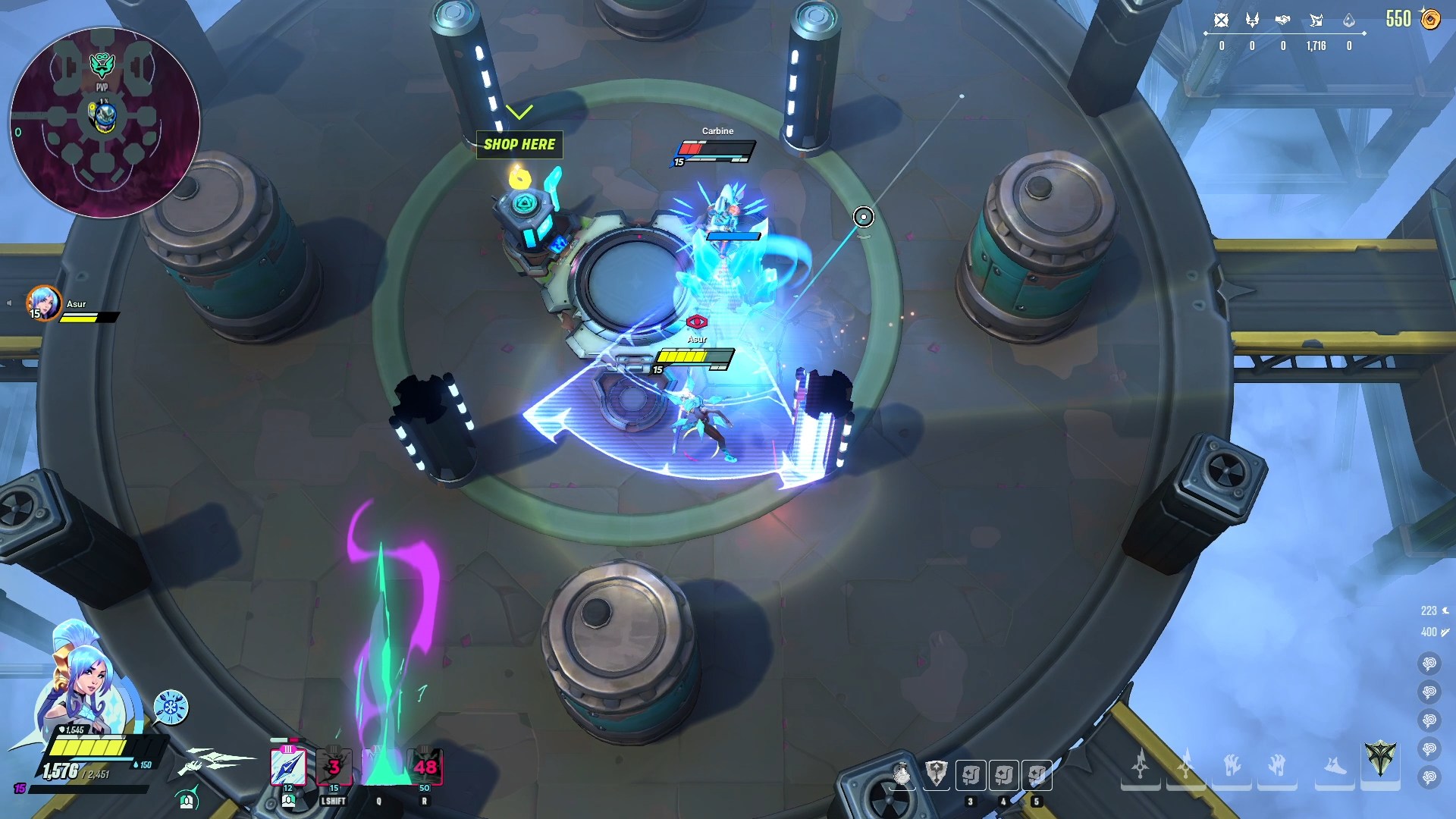Select the item slot labeled 5
Screen dimensions: 1456x819
point(1037,775)
